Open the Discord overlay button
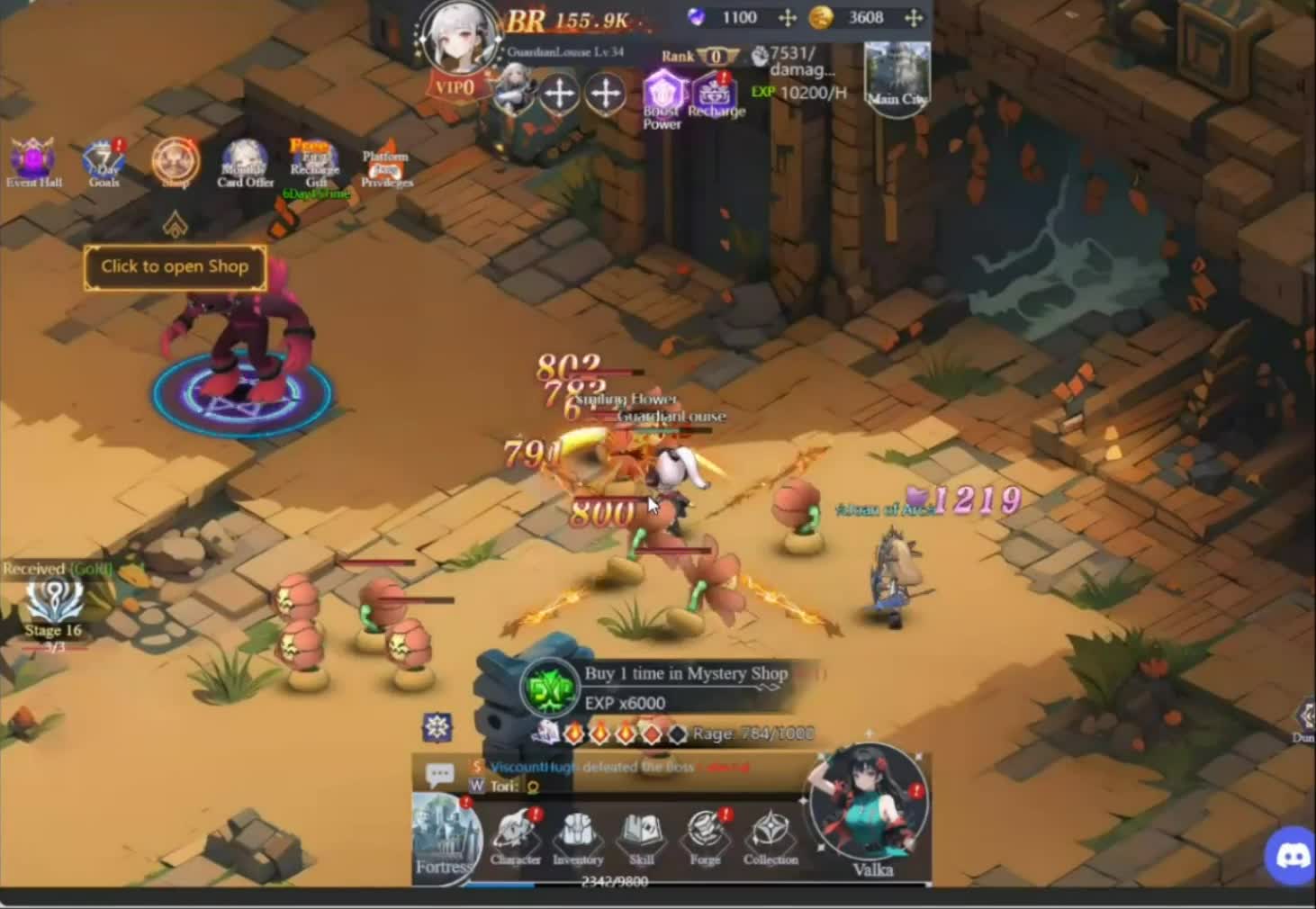Image resolution: width=1316 pixels, height=909 pixels. tap(1291, 855)
